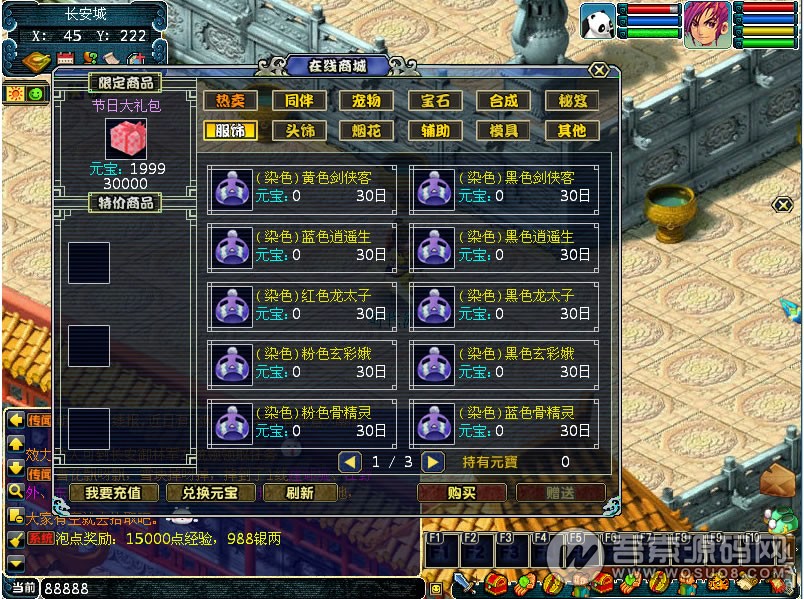Close the online shop window

(598, 71)
